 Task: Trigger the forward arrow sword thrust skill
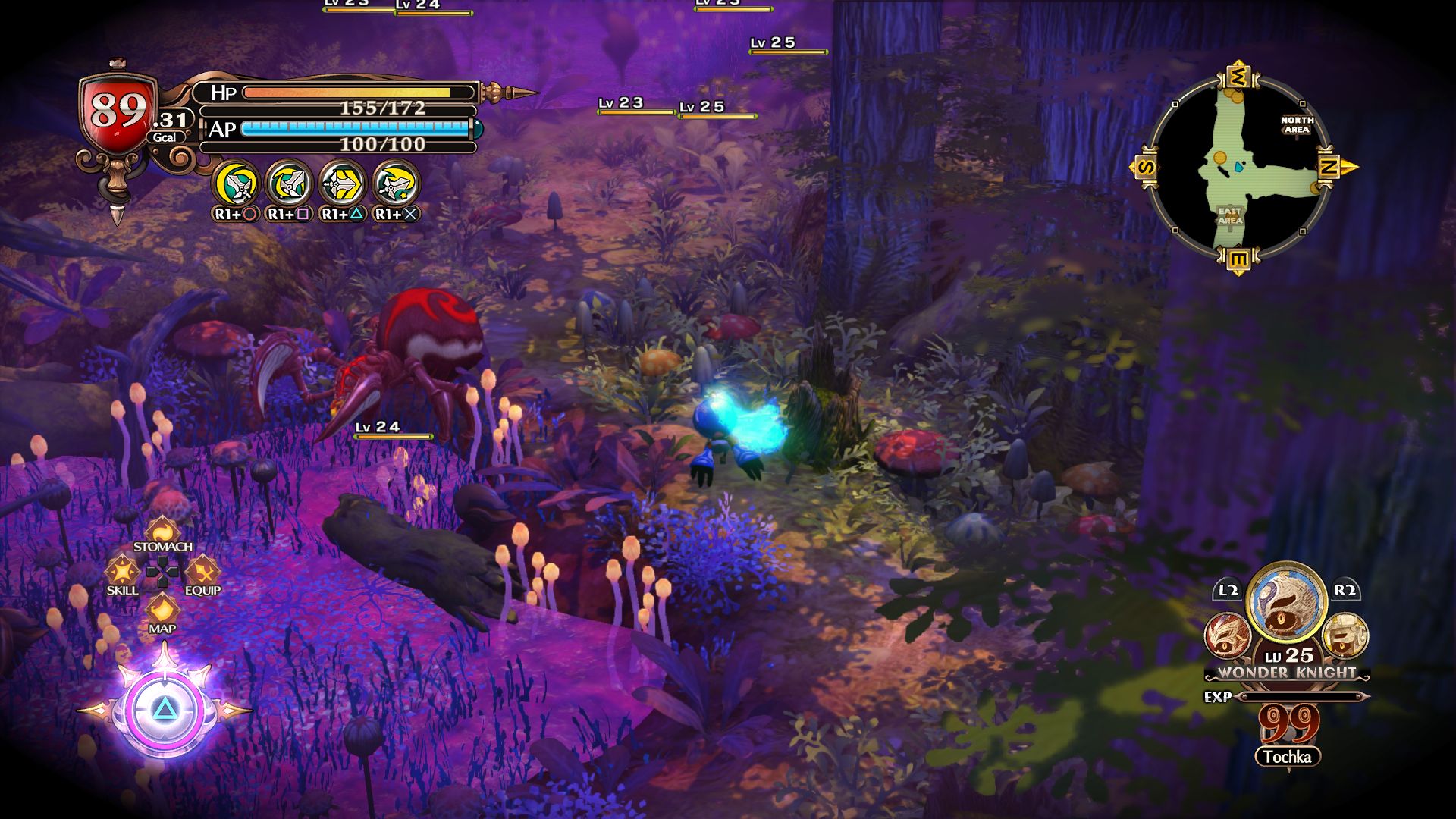tap(342, 184)
